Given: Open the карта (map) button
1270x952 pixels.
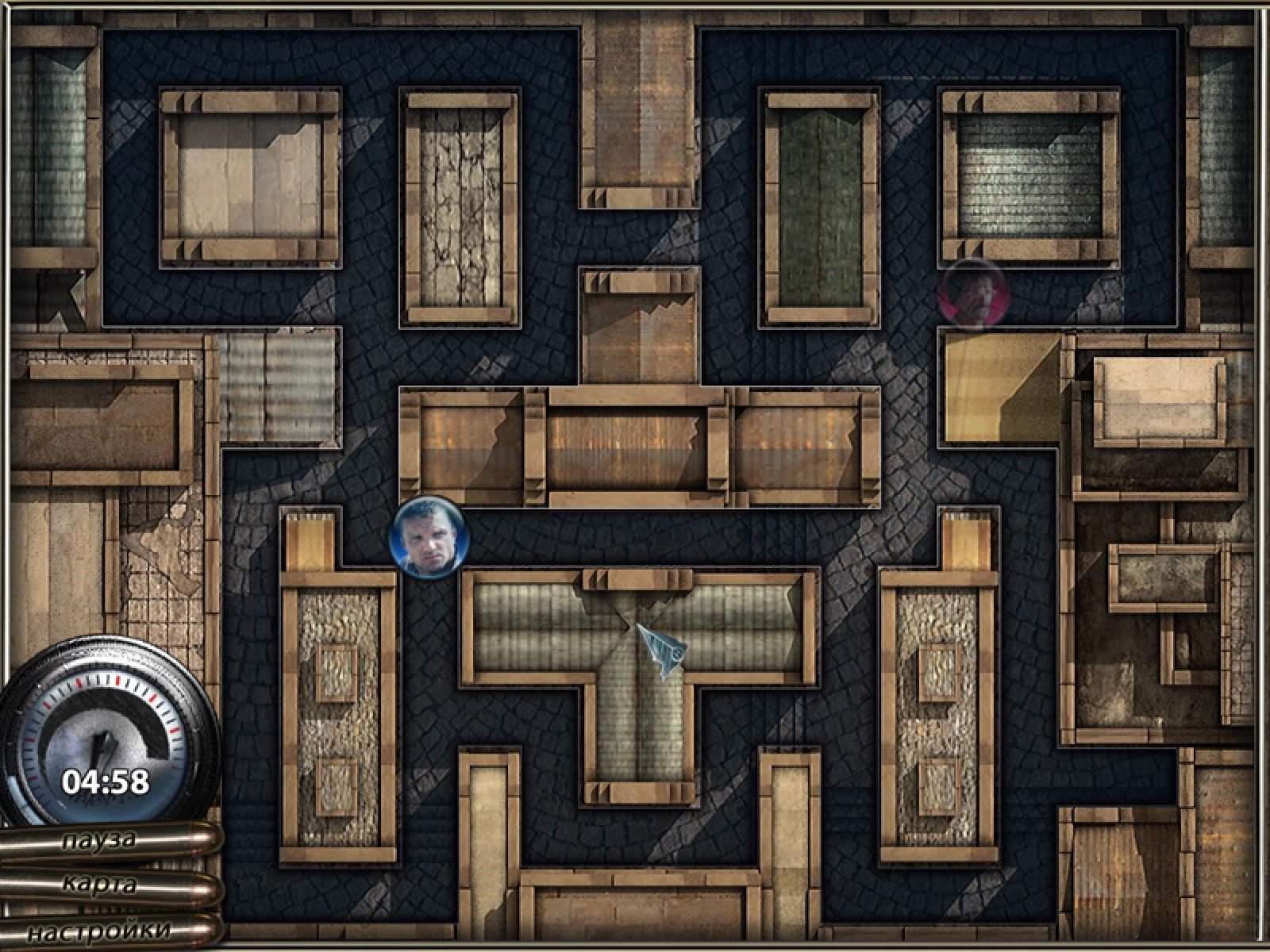Looking at the screenshot, I should pos(99,885).
